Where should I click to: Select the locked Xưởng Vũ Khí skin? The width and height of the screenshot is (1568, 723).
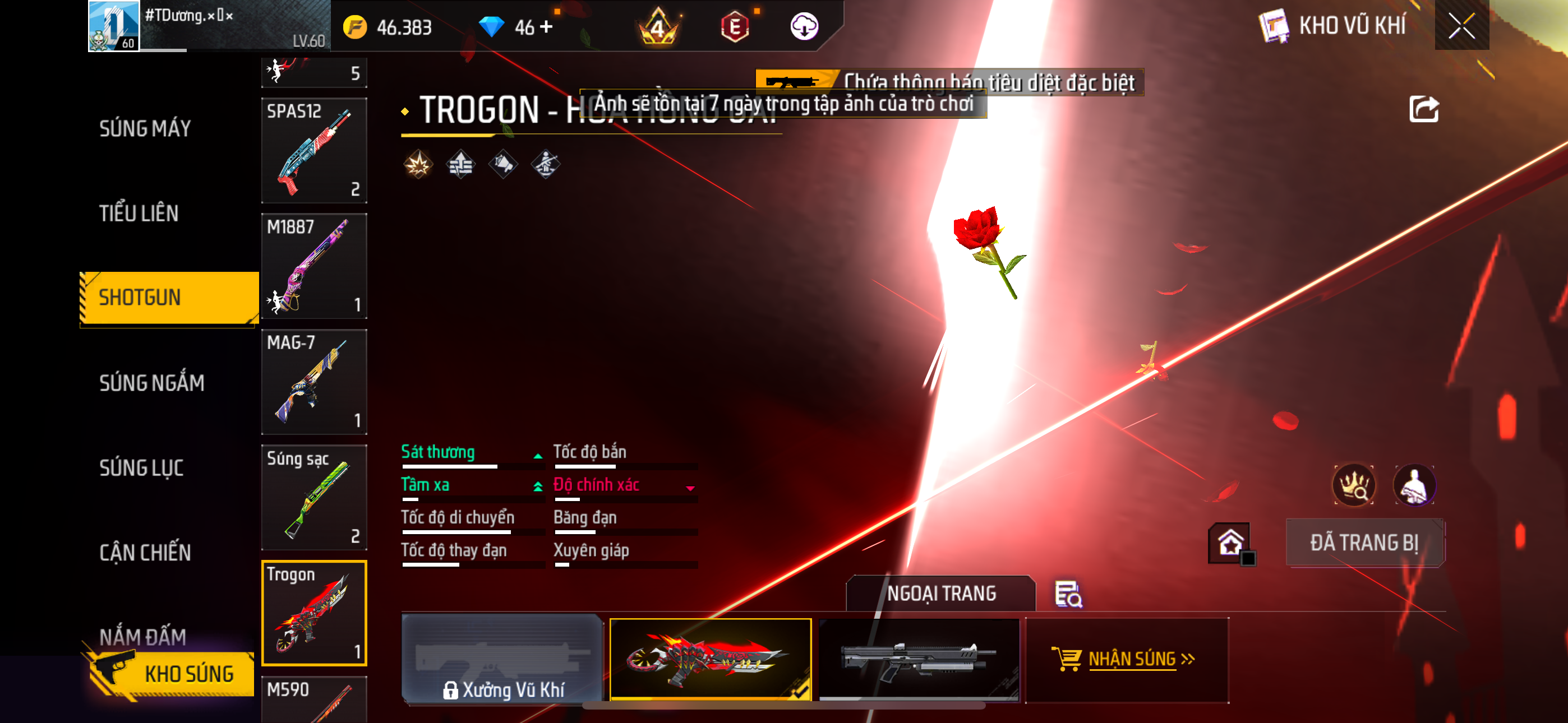click(502, 659)
